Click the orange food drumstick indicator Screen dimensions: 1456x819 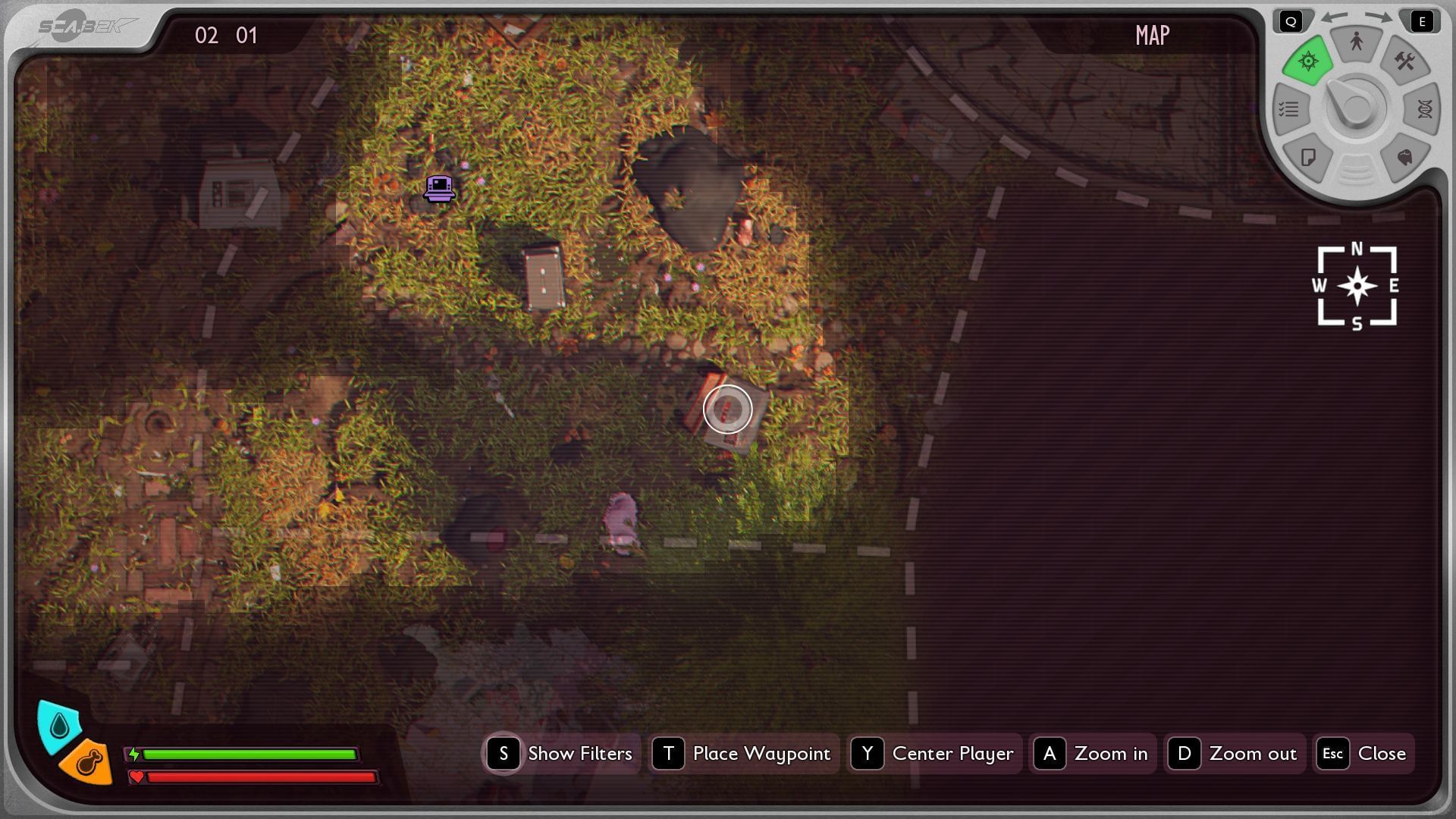tap(87, 761)
